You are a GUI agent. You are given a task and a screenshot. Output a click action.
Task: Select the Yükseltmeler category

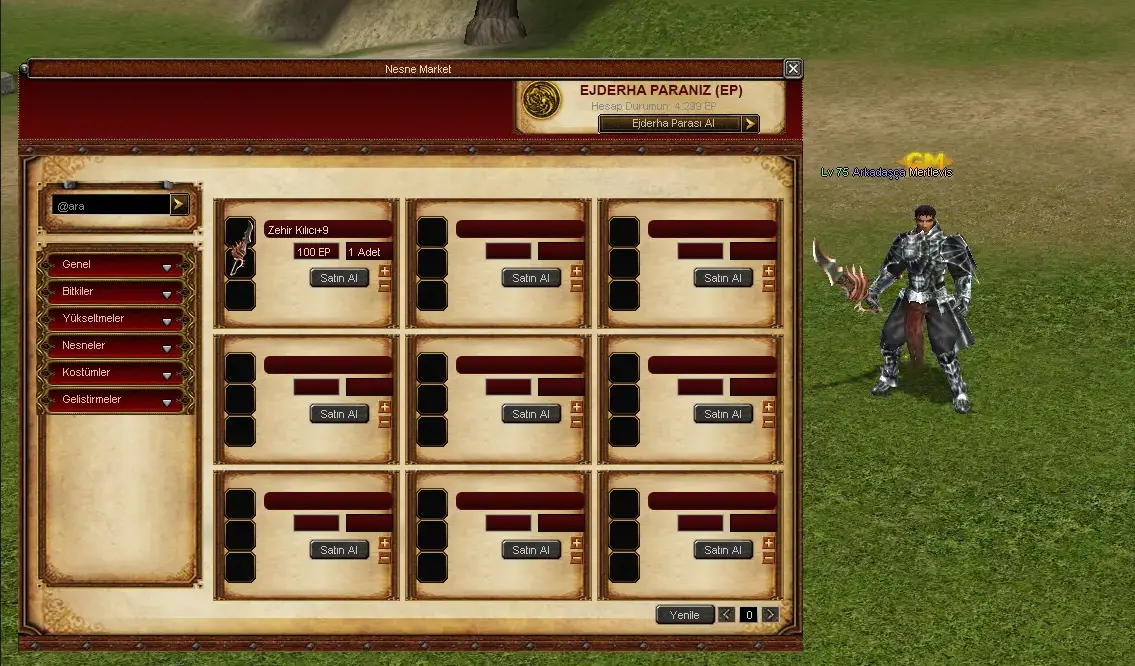pyautogui.click(x=111, y=319)
